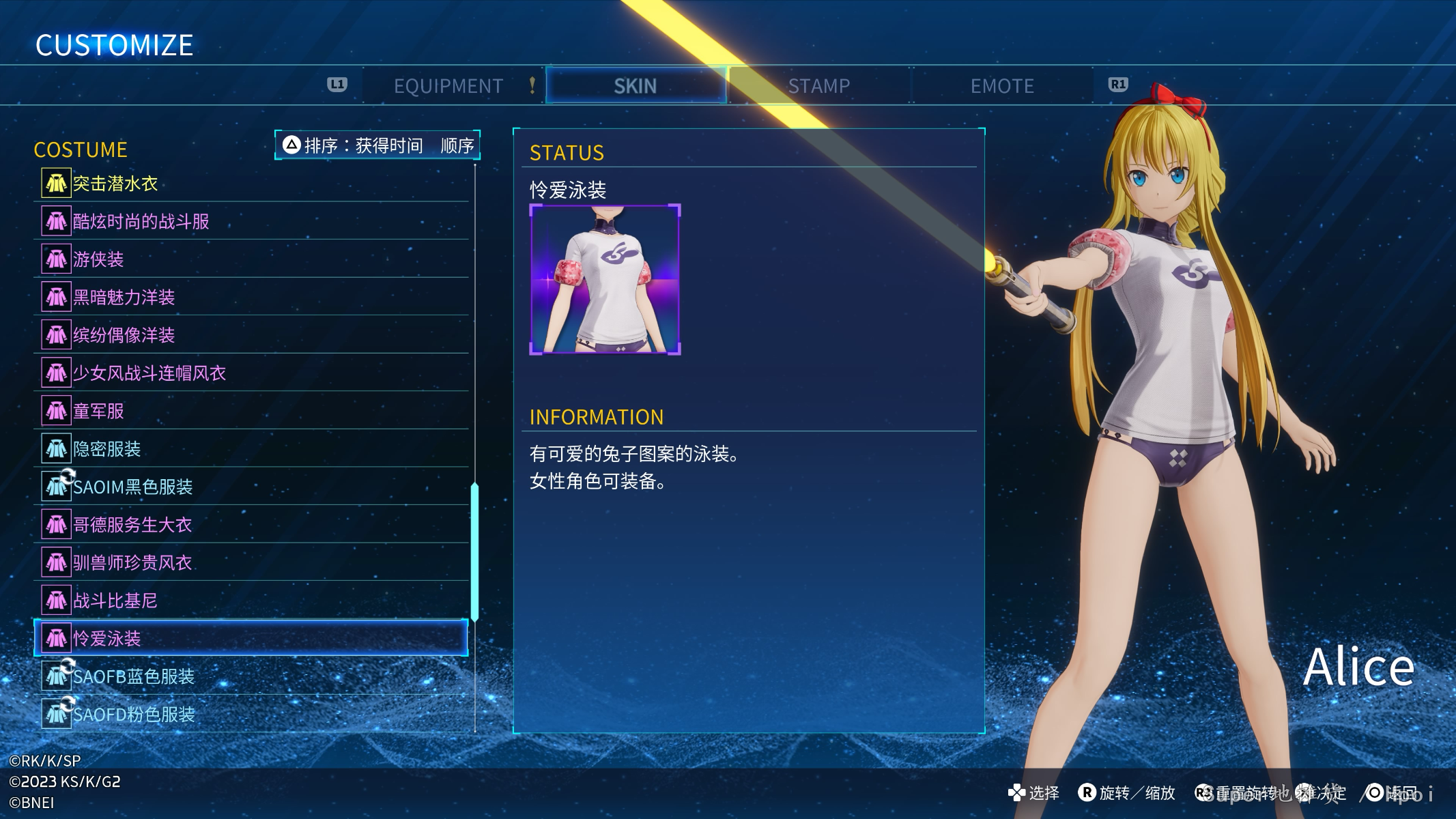Choose the SAOFD粉色服装 costume
The height and width of the screenshot is (819, 1456).
click(251, 714)
